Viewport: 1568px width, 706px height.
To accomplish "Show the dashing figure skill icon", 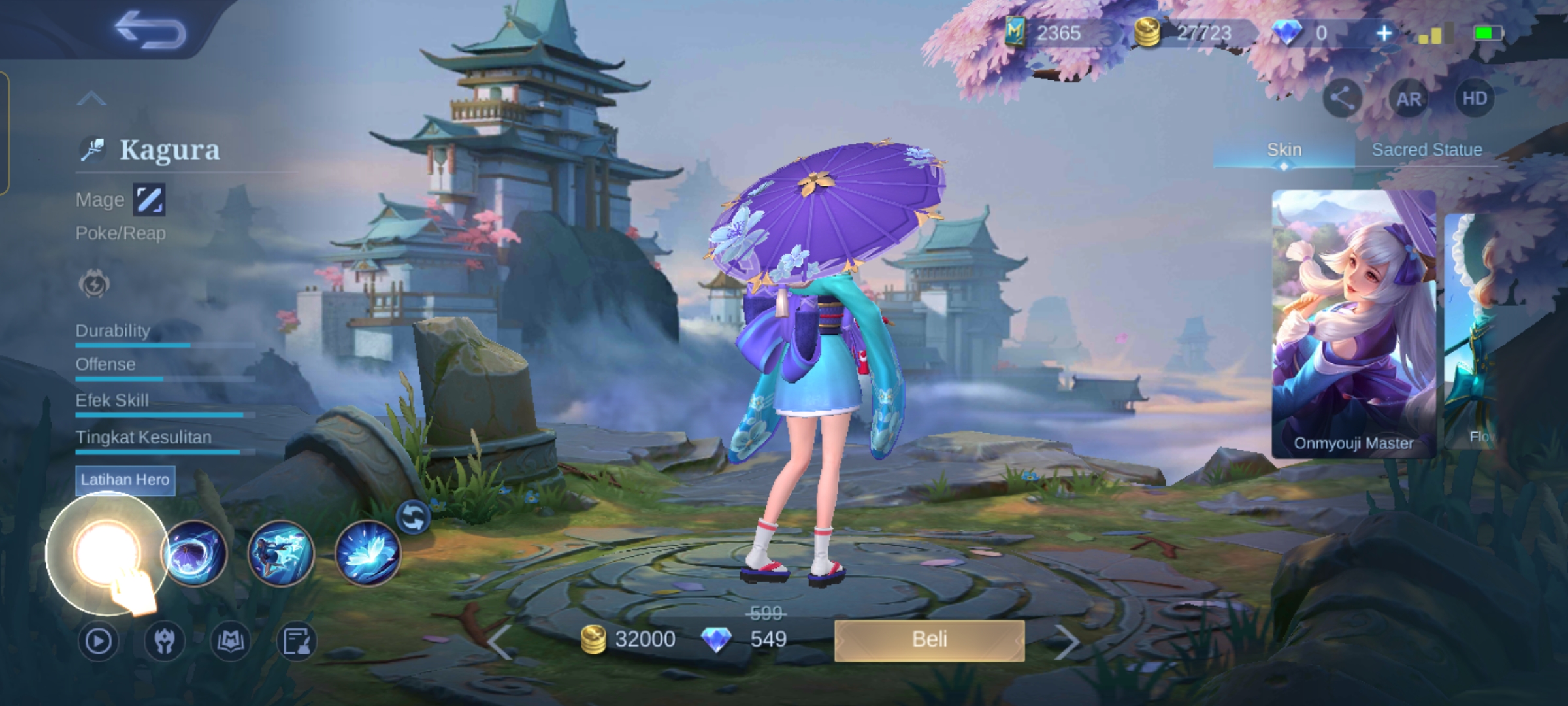I will (x=281, y=554).
